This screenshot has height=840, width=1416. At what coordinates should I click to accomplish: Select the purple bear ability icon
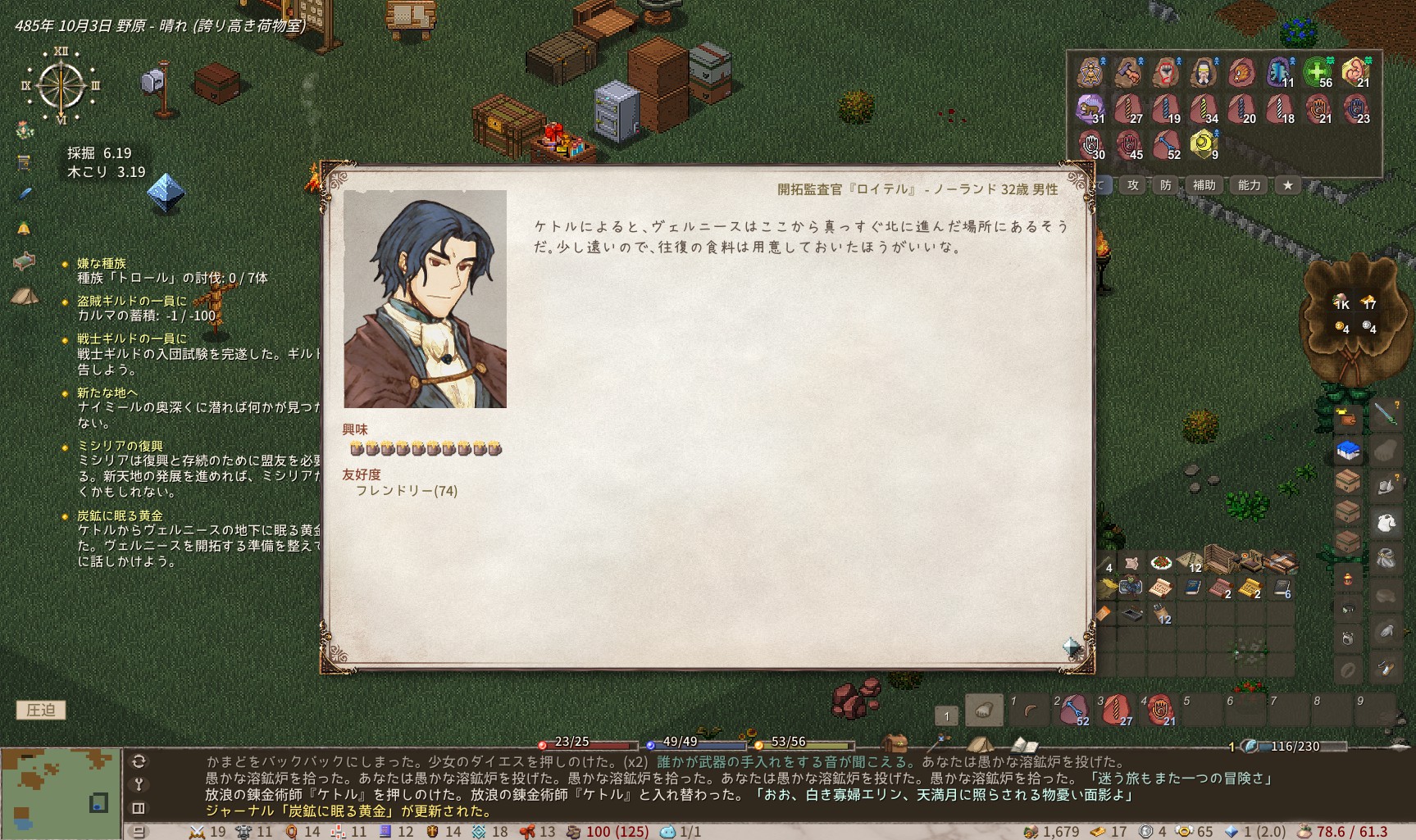click(x=1090, y=108)
